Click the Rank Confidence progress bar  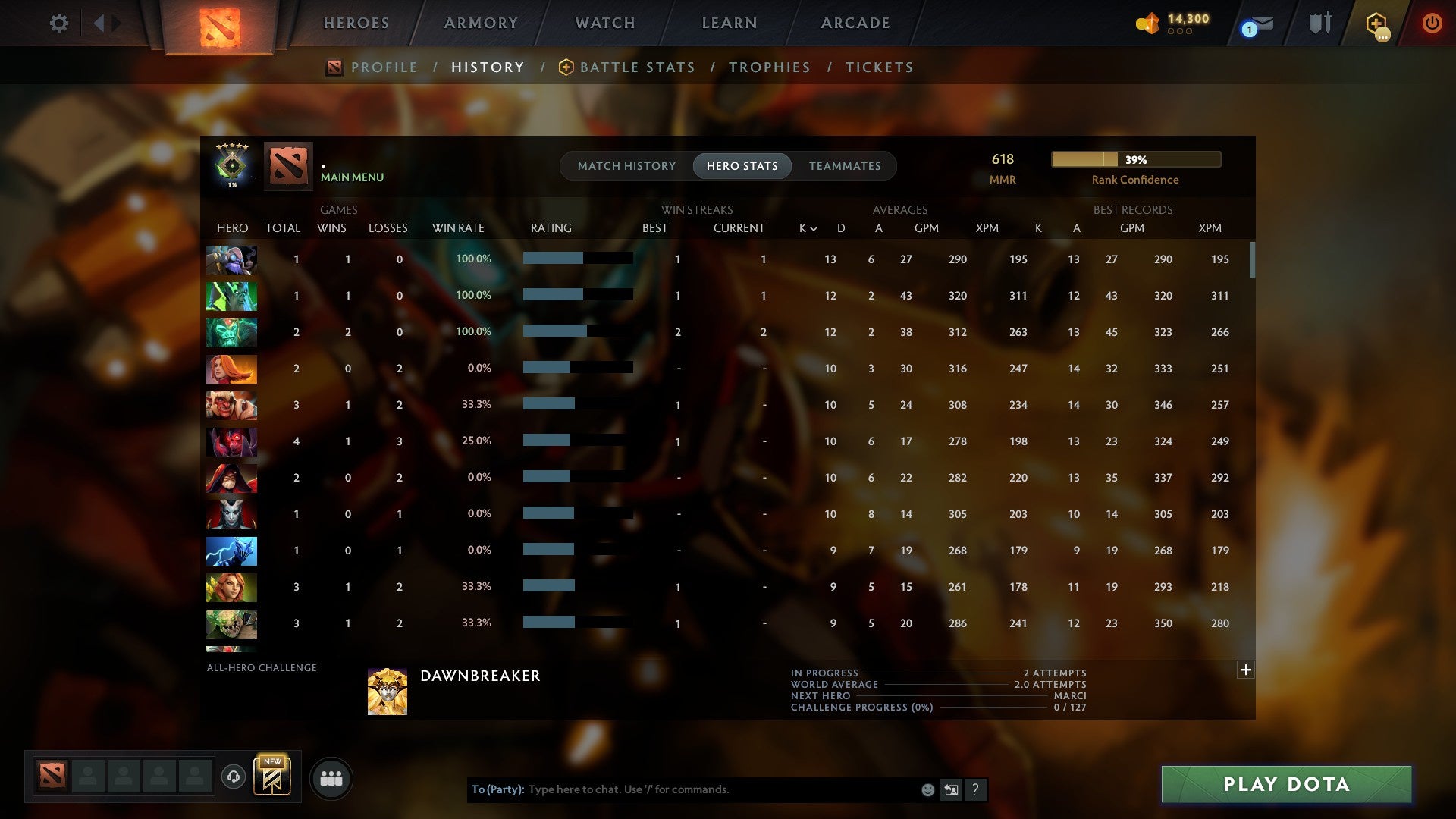(1135, 159)
